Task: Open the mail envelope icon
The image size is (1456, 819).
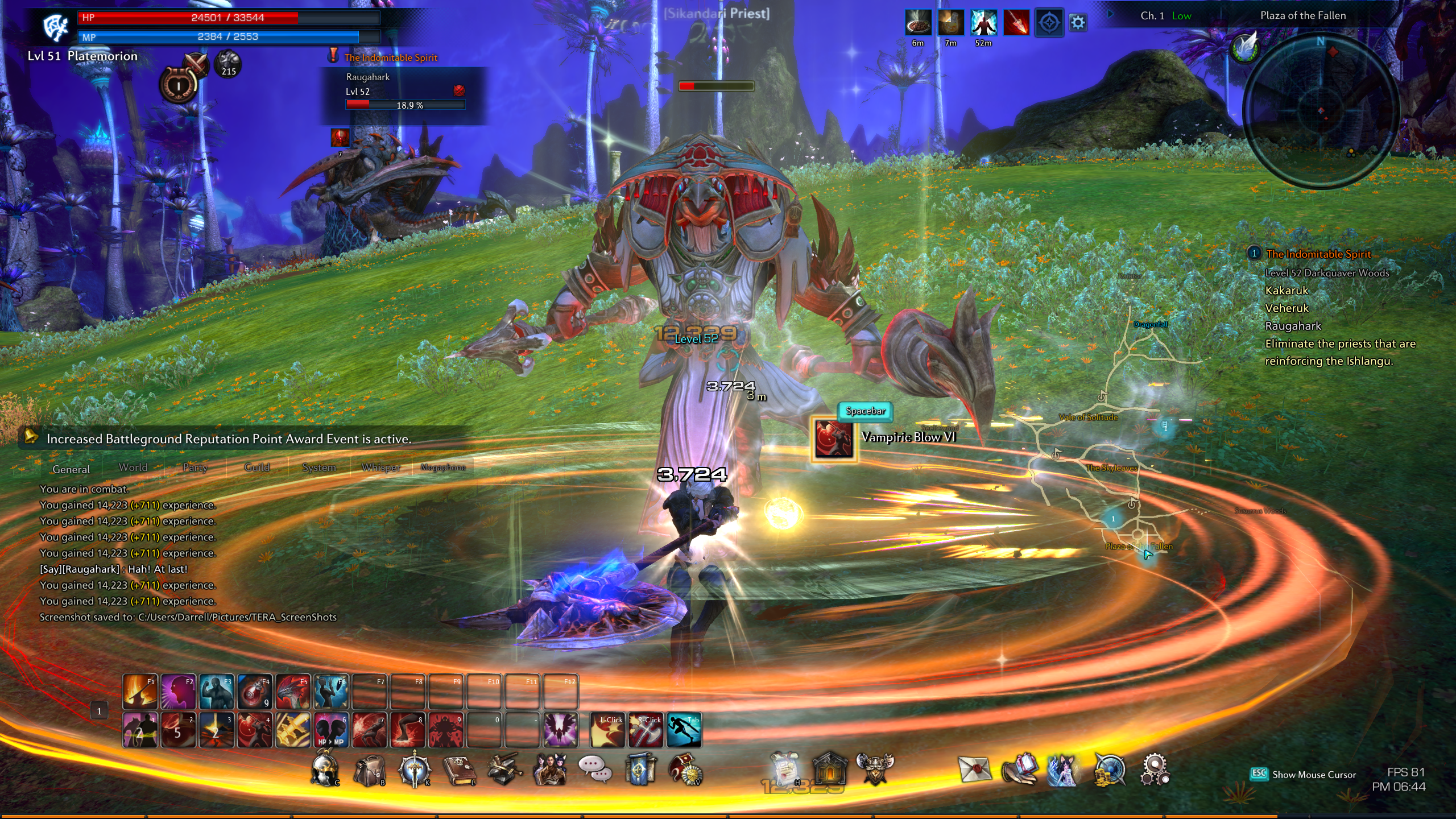Action: [974, 770]
